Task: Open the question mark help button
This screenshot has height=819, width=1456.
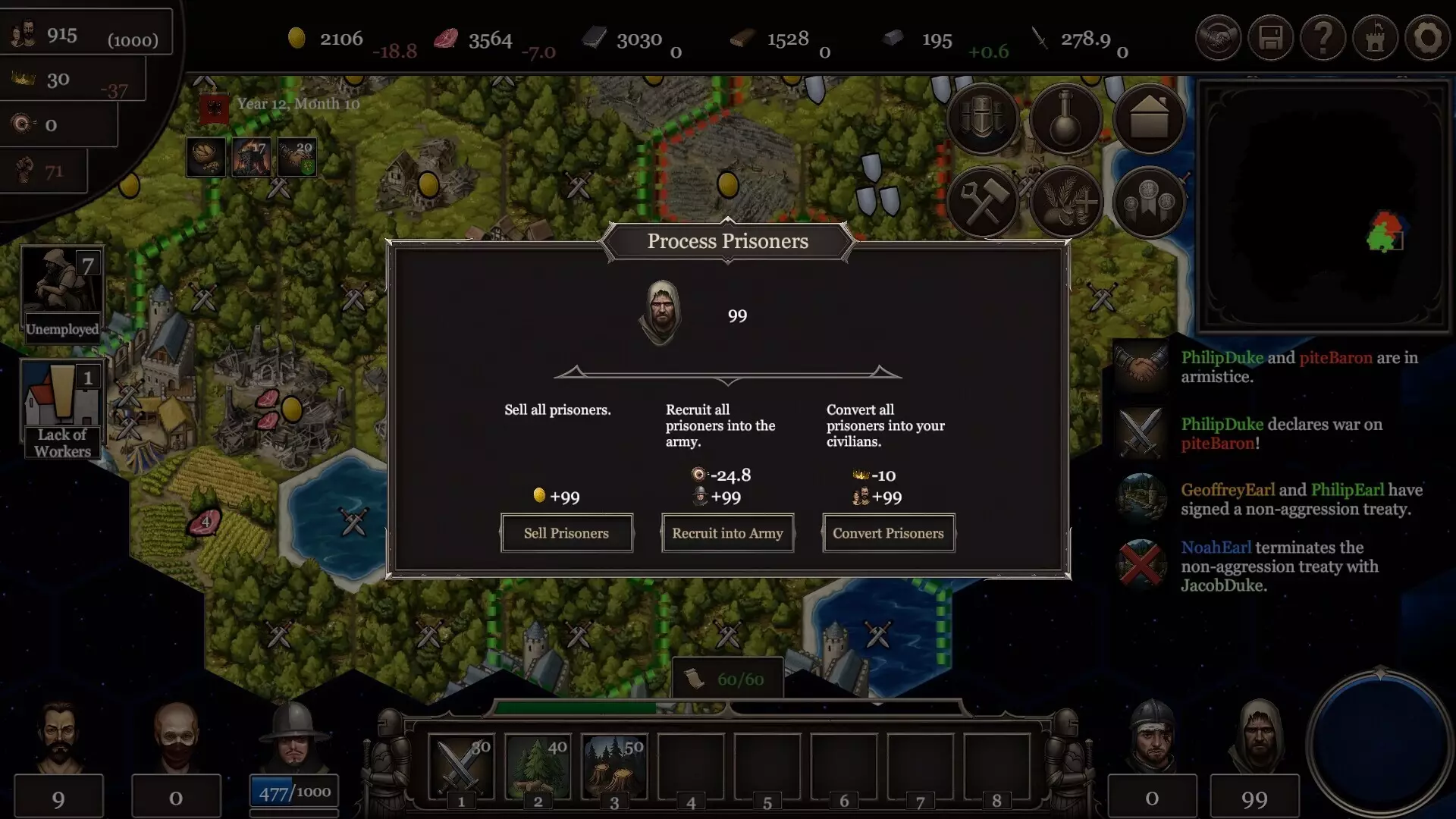Action: click(1323, 38)
